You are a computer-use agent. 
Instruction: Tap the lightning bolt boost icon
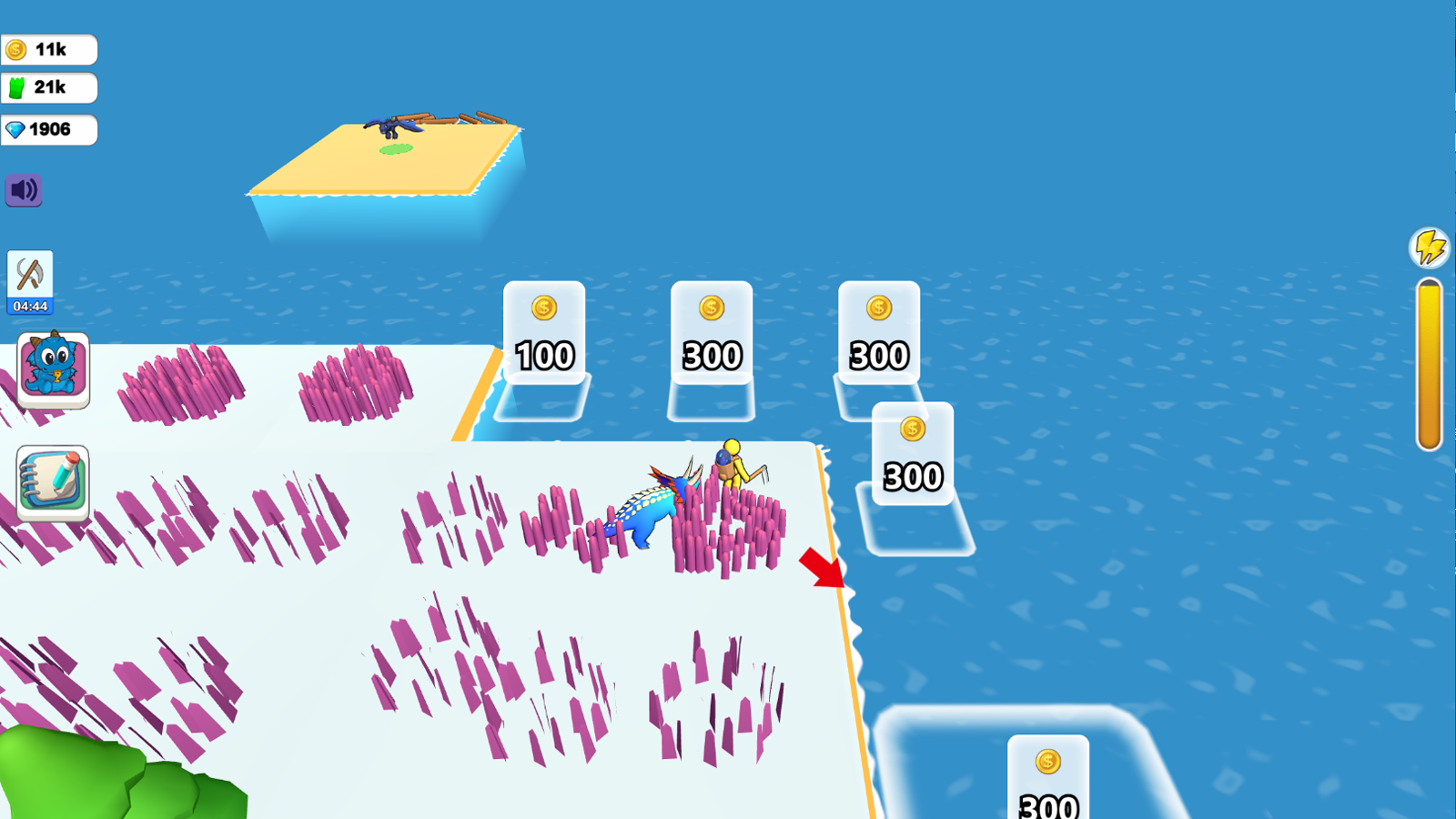(x=1428, y=245)
